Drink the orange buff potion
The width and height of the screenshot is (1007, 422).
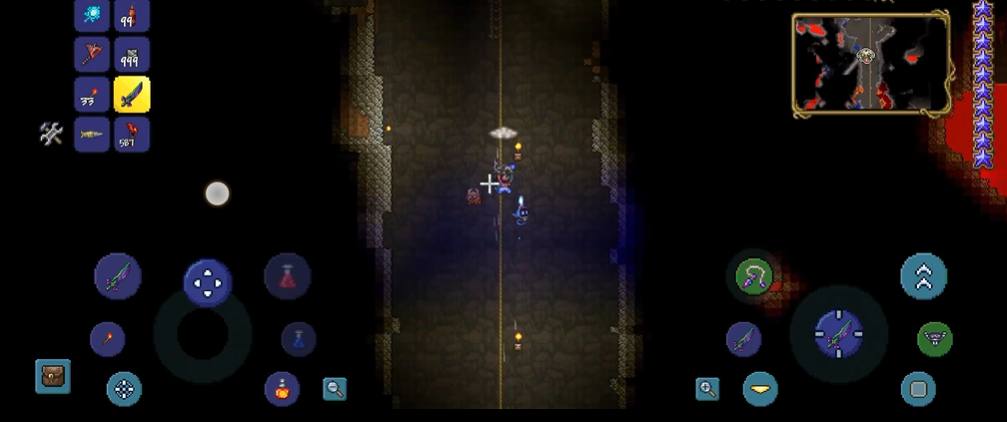(282, 388)
